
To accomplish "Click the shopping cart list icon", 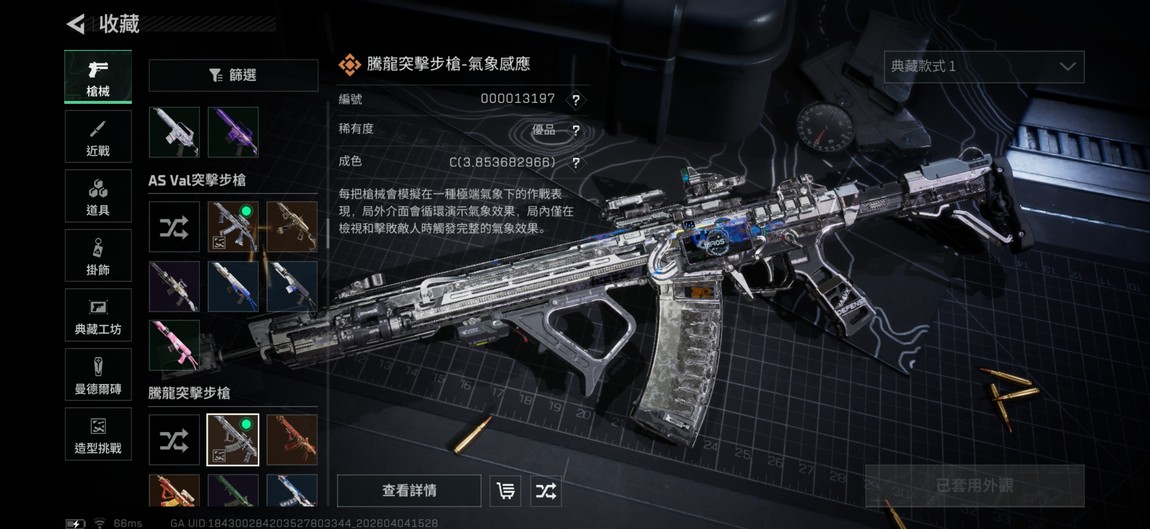I will tap(506, 491).
